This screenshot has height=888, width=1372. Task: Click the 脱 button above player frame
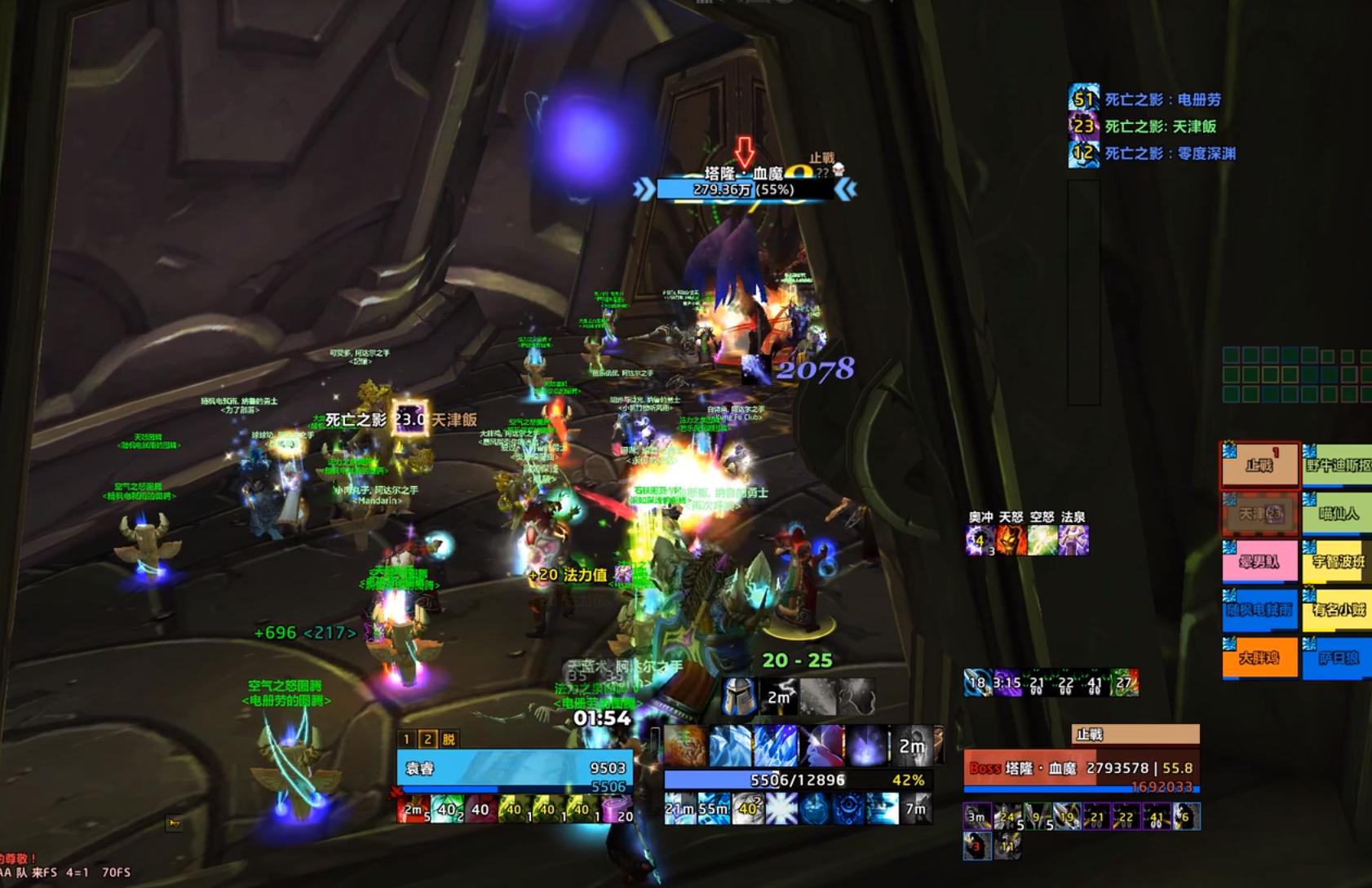click(x=449, y=740)
